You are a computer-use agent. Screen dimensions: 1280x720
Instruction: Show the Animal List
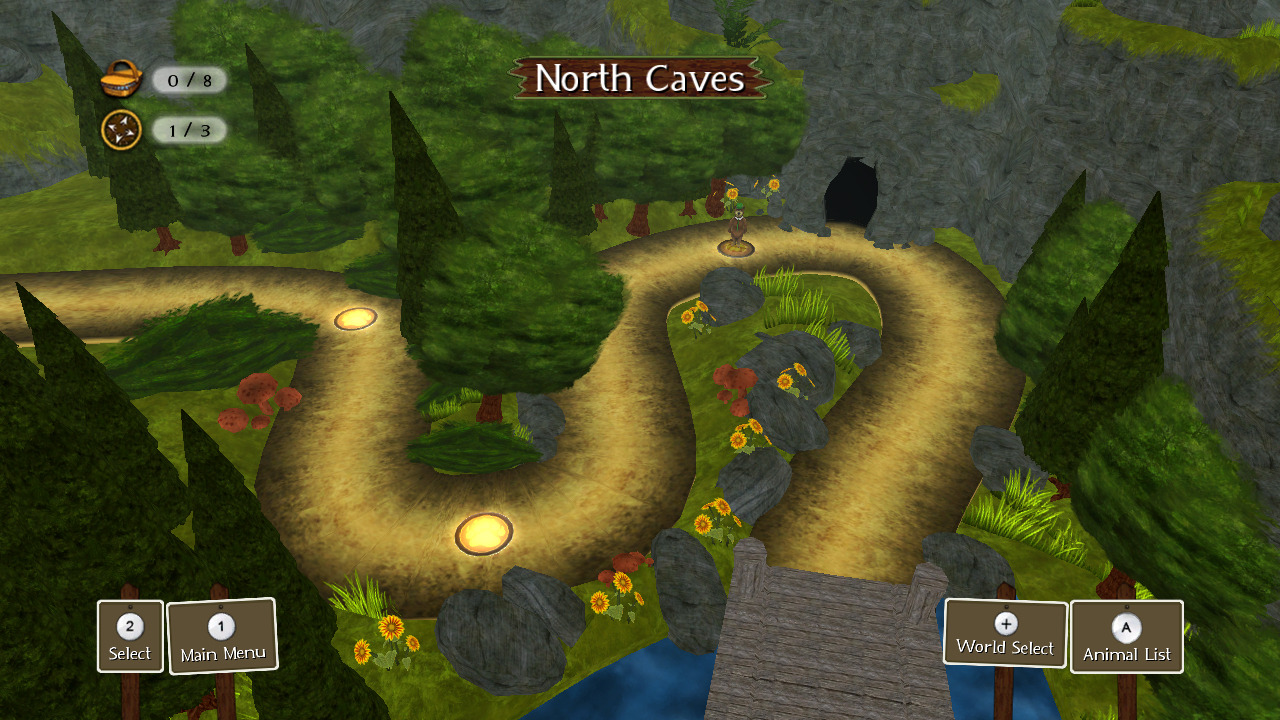coord(1127,637)
